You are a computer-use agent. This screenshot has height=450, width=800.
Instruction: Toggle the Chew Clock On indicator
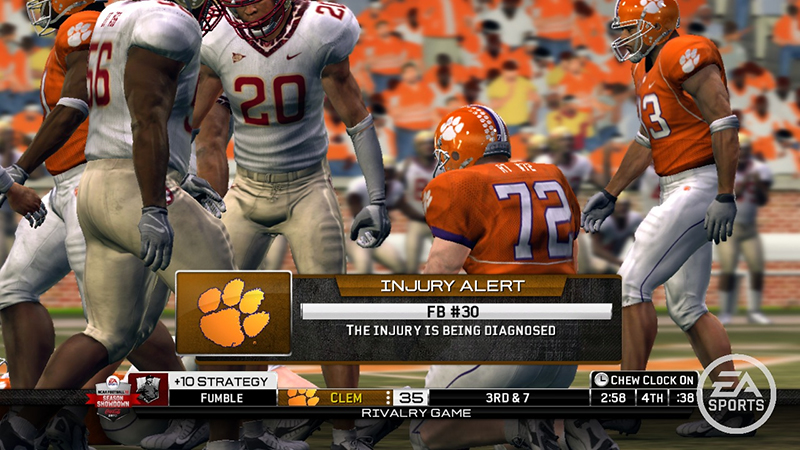click(644, 380)
